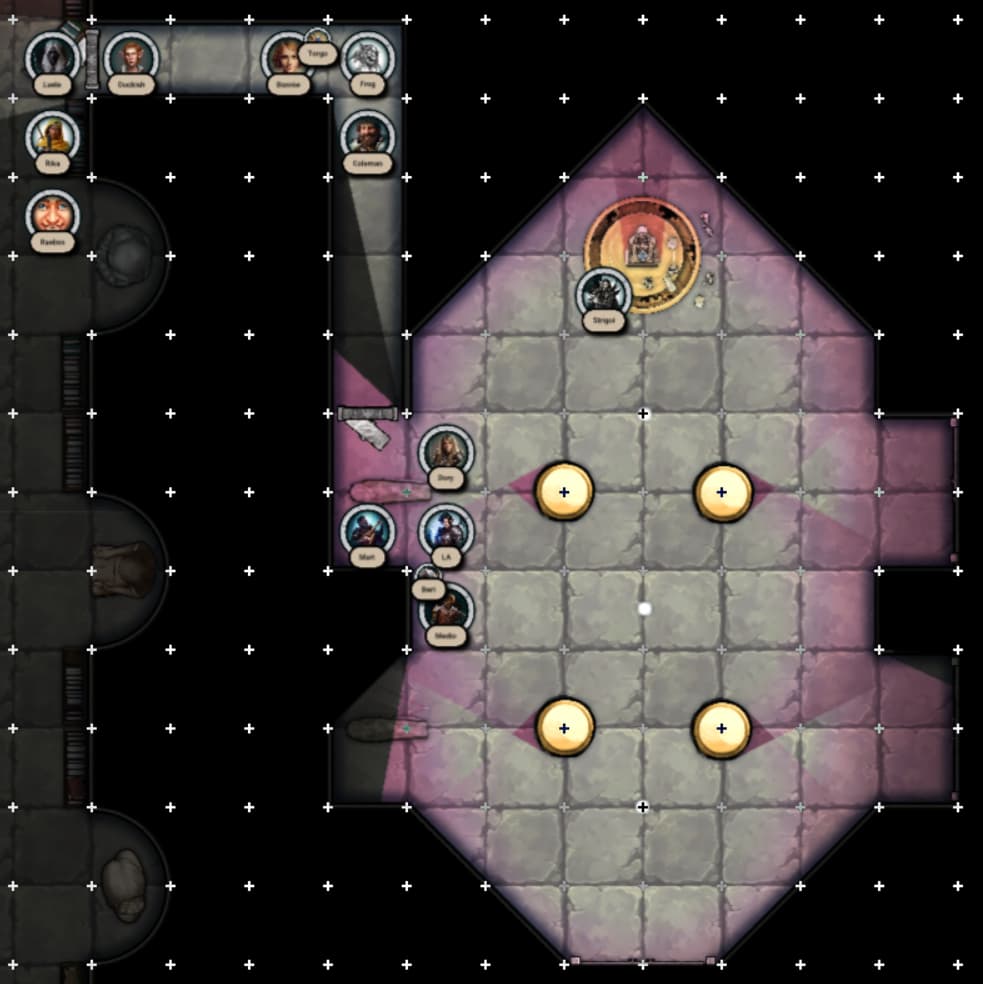
Task: Select the yellow-hooded Rika token
Action: (52, 137)
